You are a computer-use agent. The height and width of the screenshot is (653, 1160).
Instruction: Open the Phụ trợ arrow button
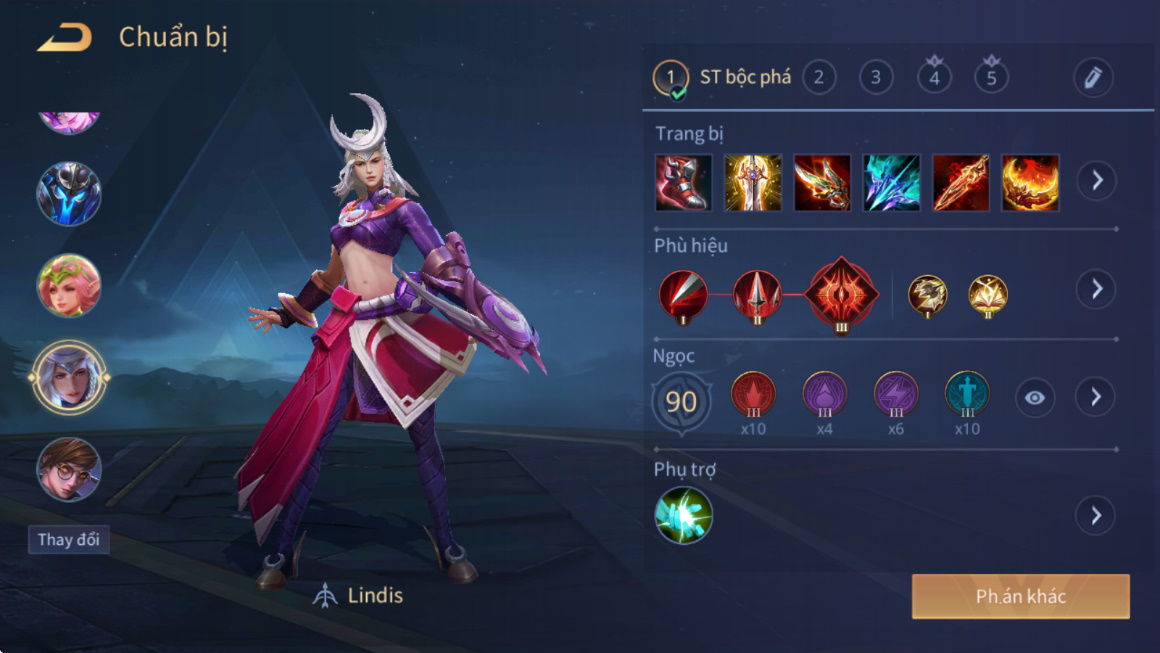(1096, 516)
